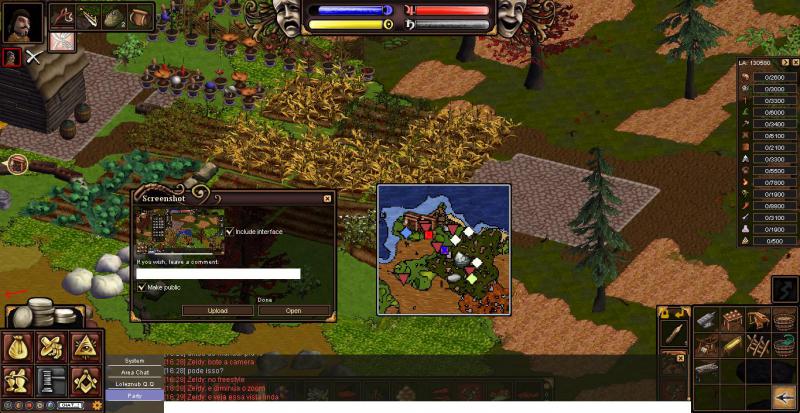This screenshot has width=800, height=413.
Task: Click the player portrait
Action: pyautogui.click(x=22, y=22)
